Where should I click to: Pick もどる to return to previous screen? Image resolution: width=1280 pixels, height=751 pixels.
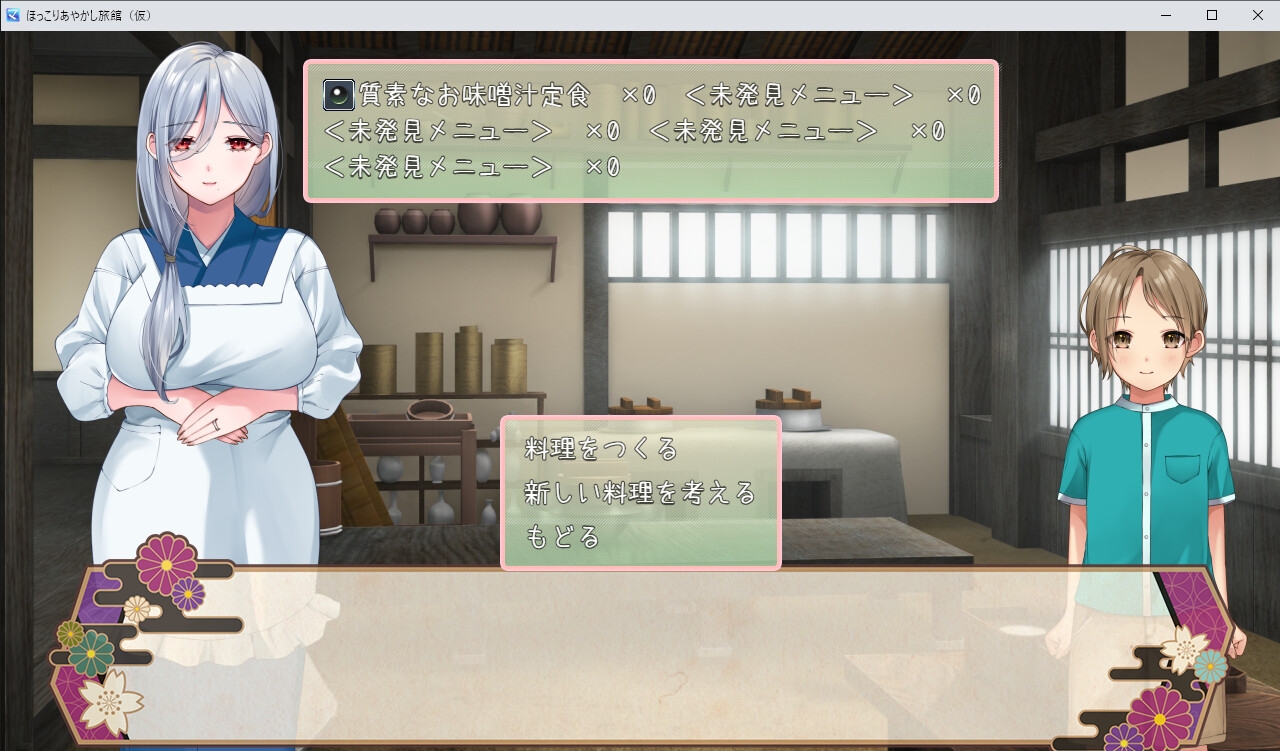(x=560, y=534)
